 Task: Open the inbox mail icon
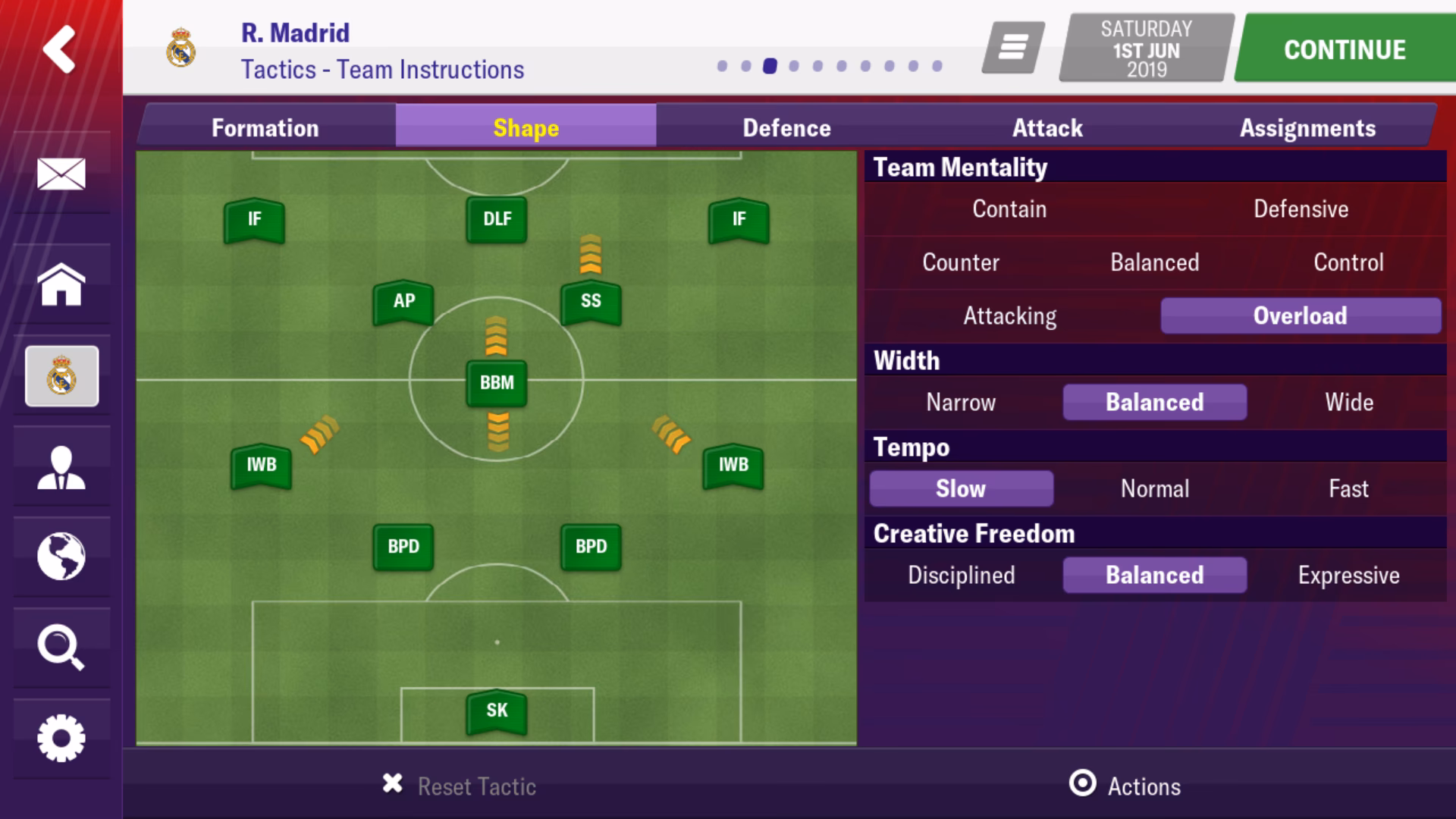[x=61, y=174]
